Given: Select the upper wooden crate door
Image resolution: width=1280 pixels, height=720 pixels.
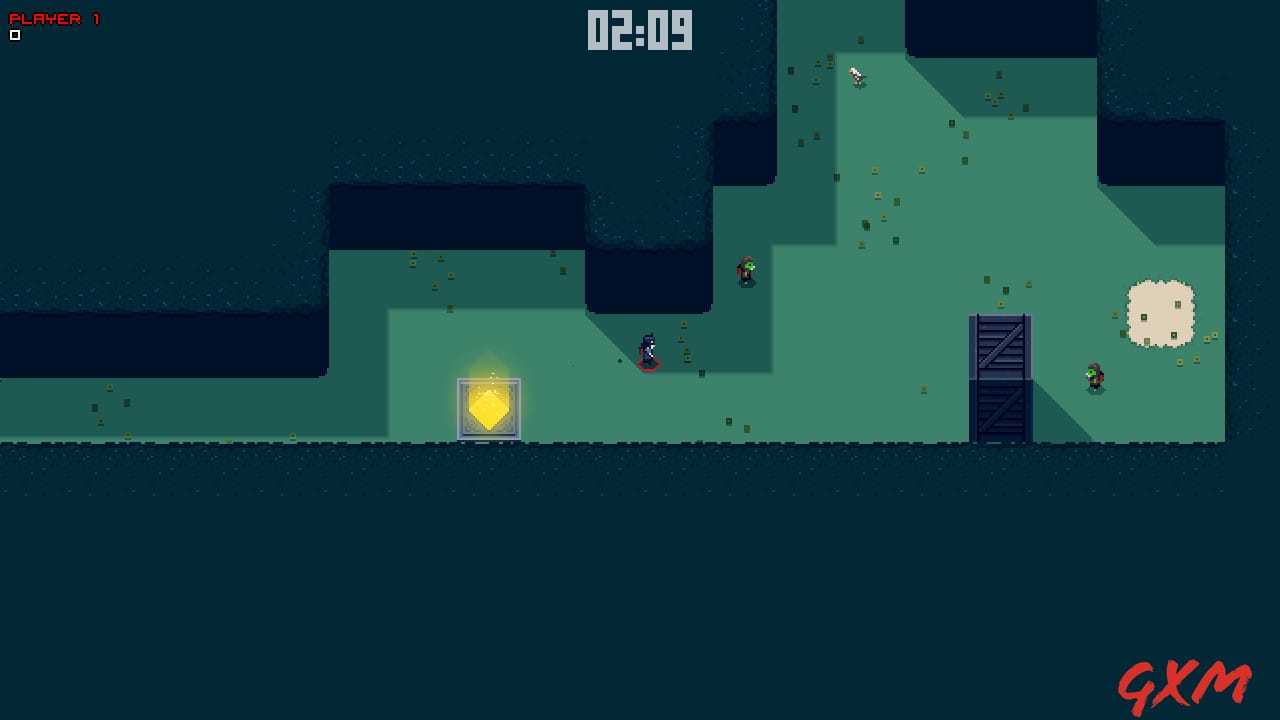Looking at the screenshot, I should 998,345.
